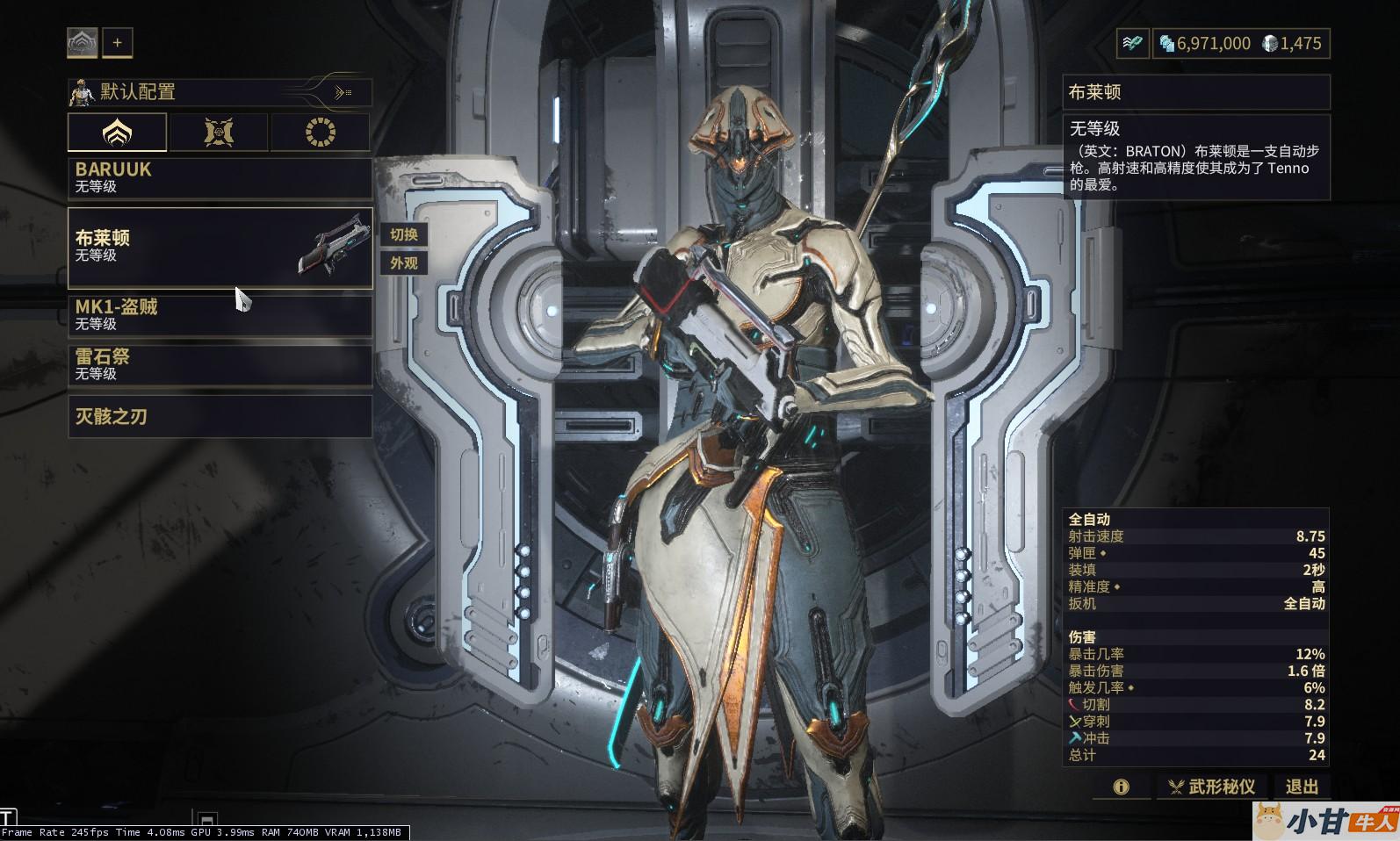Select the BARUUK warframe slot
The width and height of the screenshot is (1400, 841).
(220, 177)
